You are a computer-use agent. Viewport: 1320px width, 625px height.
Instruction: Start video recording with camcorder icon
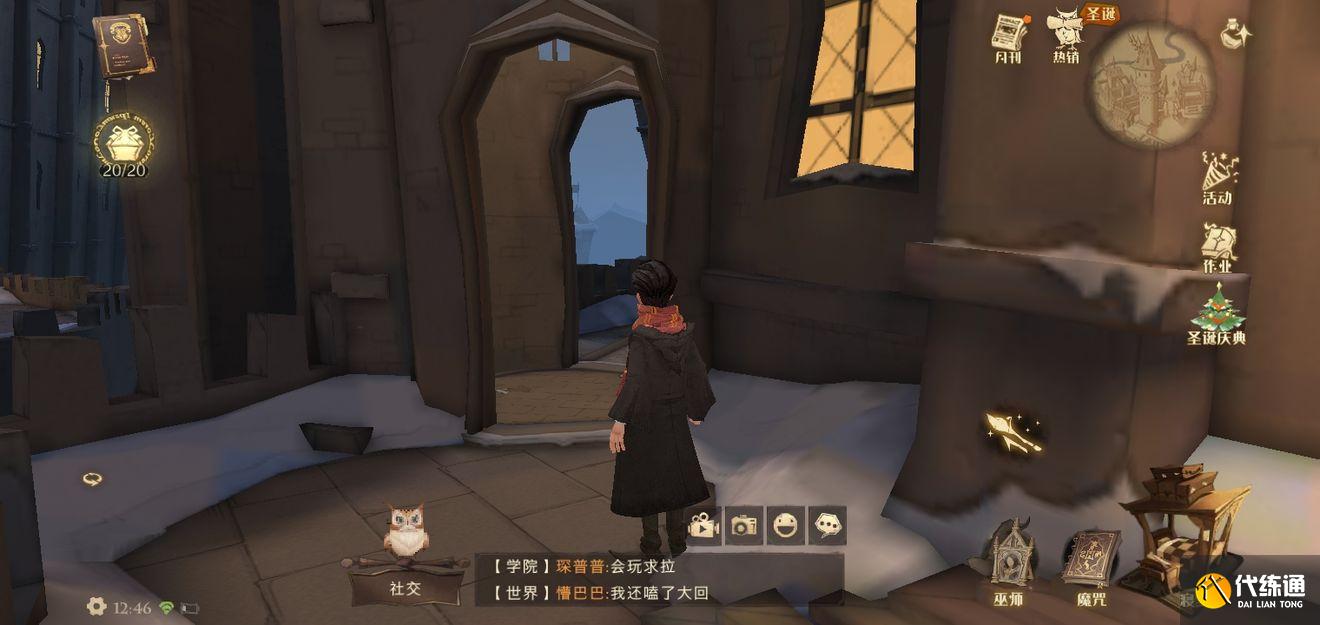pos(704,525)
